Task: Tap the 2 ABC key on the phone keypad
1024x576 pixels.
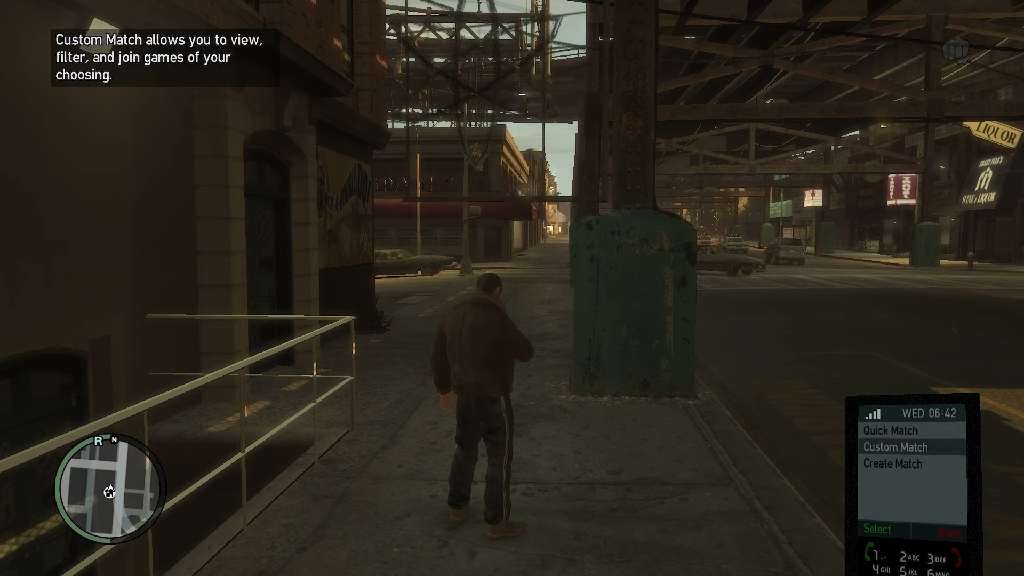Action: (x=908, y=557)
